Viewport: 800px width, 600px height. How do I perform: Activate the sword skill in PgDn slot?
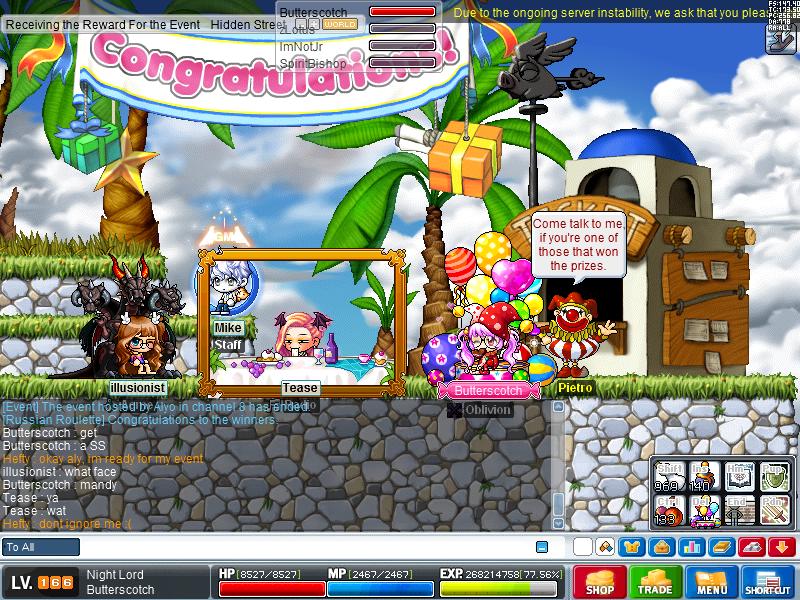tap(775, 511)
